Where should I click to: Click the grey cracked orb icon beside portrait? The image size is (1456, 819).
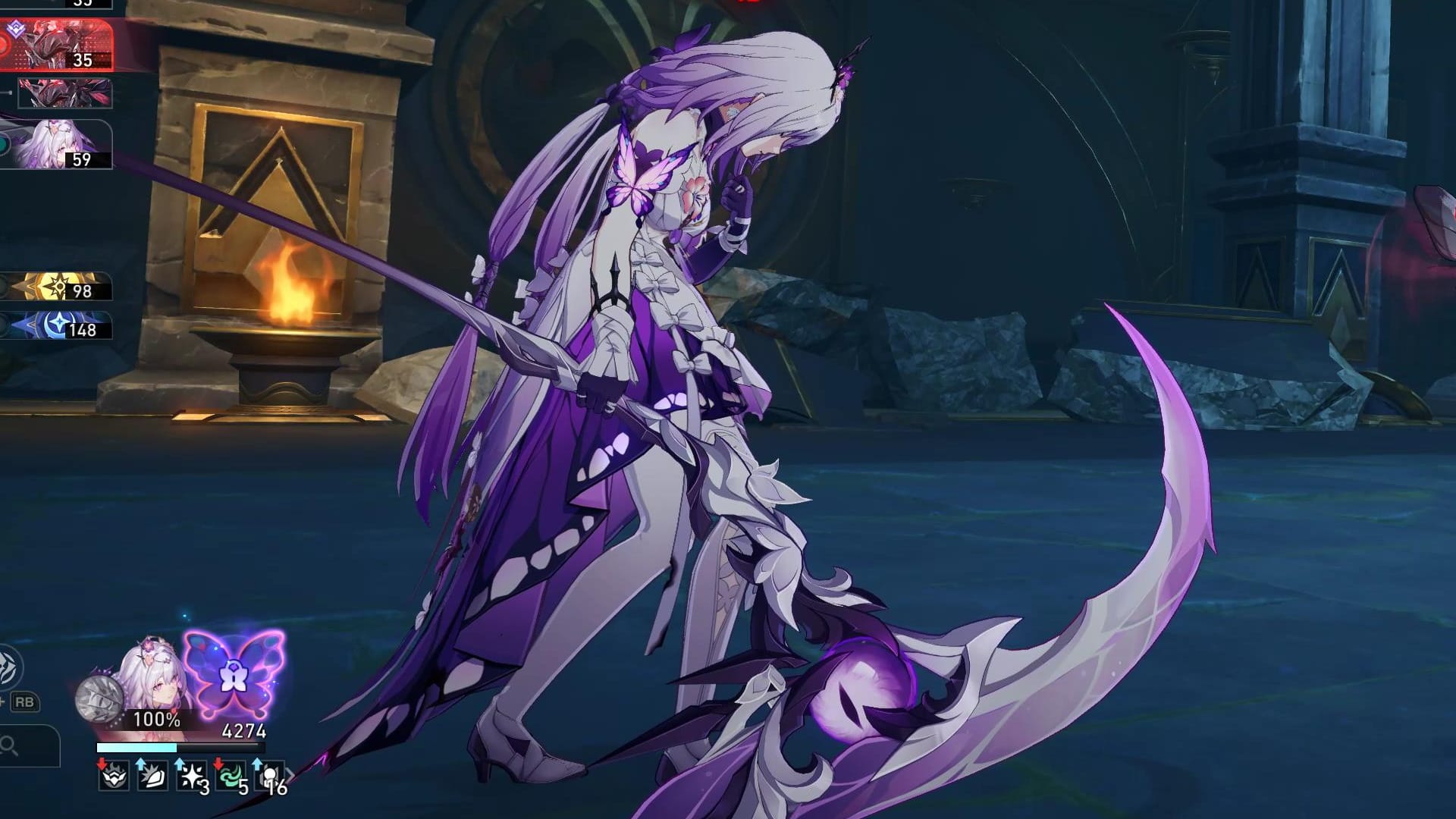99,698
